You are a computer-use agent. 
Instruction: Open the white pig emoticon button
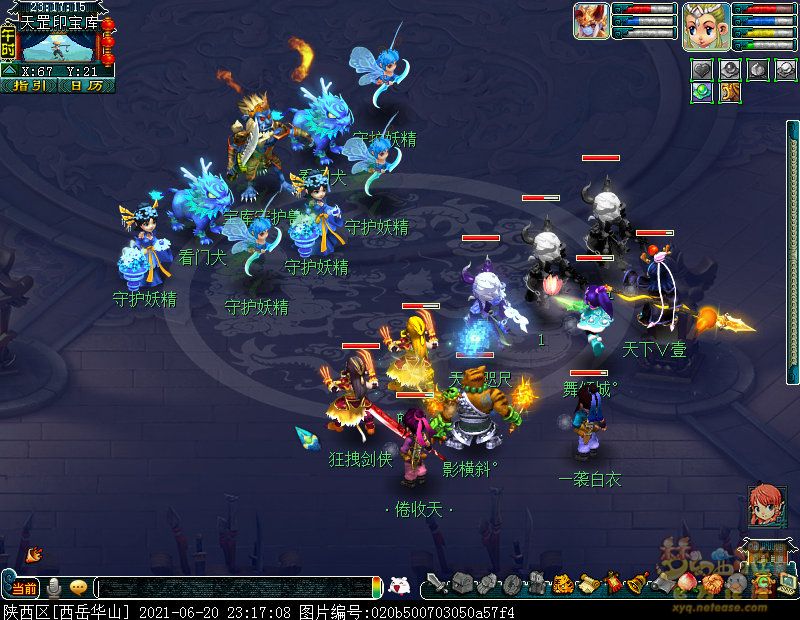pos(399,586)
